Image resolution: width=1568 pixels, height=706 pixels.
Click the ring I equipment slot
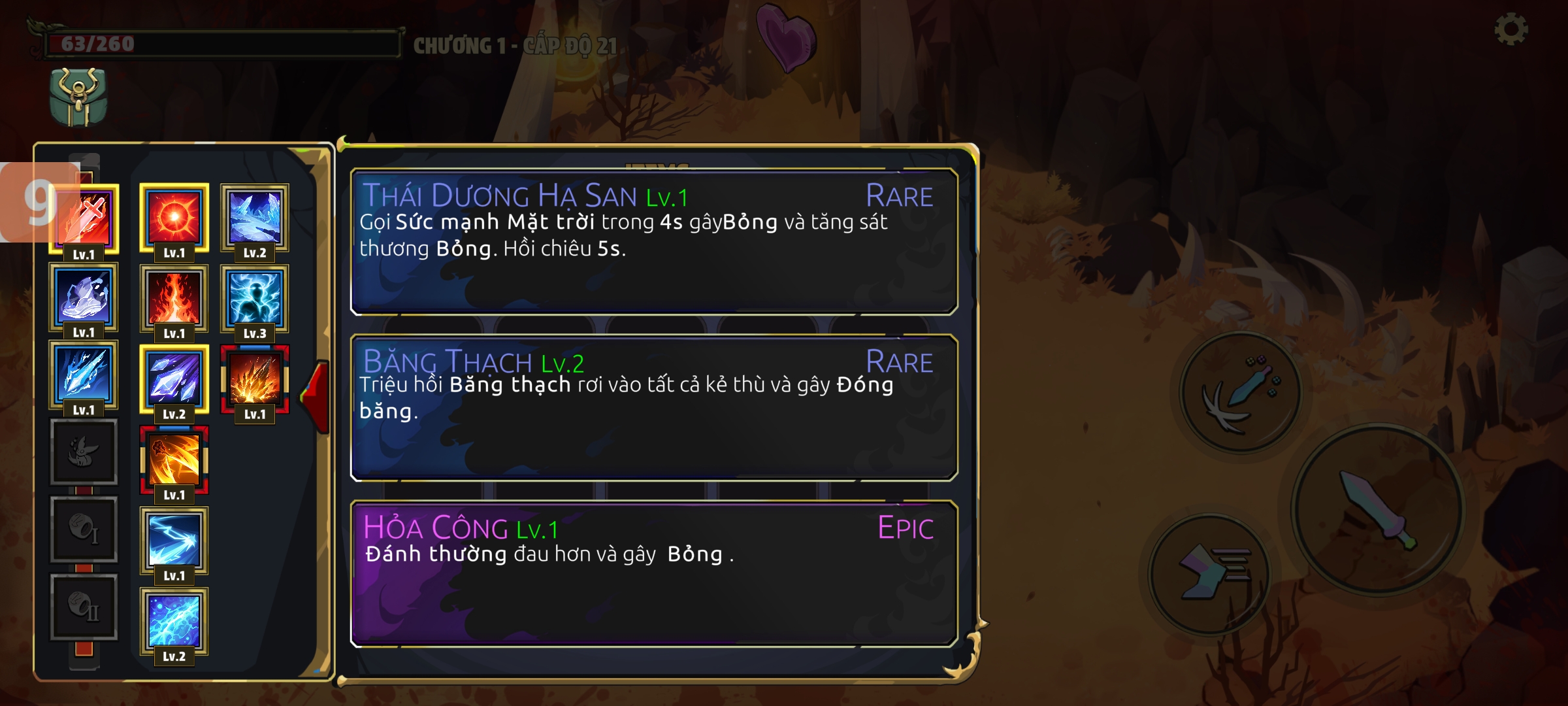coord(84,529)
